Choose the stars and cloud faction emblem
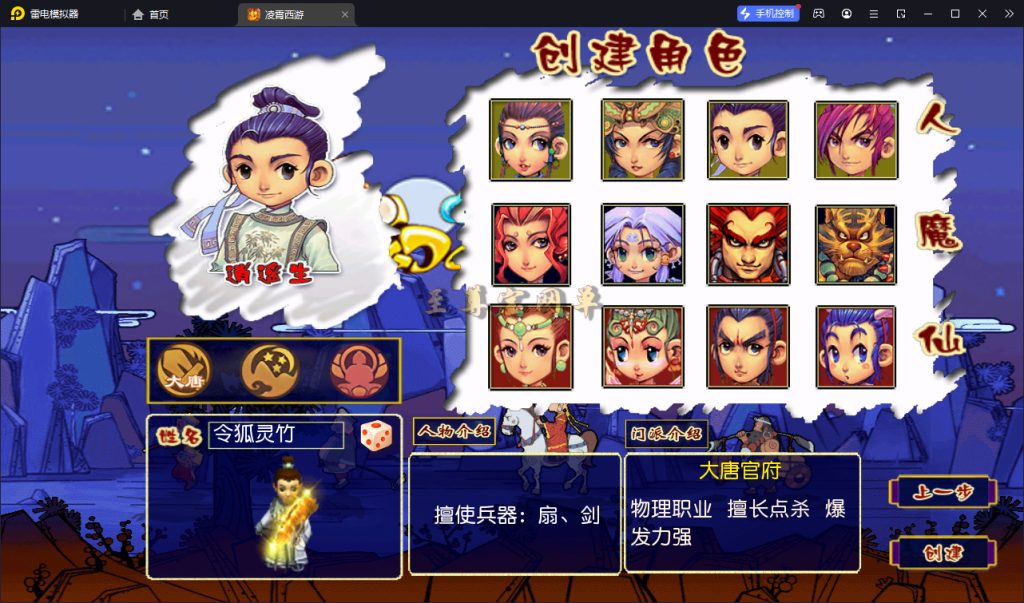1024x603 pixels. [270, 370]
